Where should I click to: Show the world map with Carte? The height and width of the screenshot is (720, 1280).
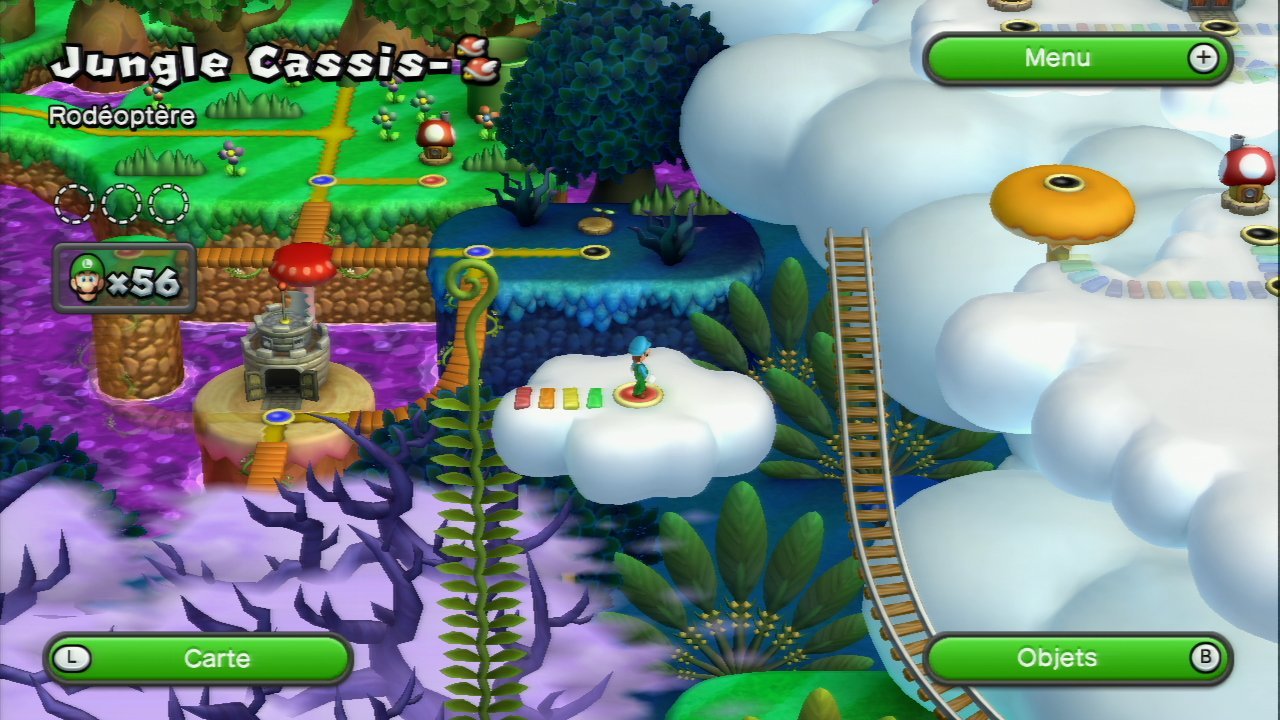coord(199,659)
